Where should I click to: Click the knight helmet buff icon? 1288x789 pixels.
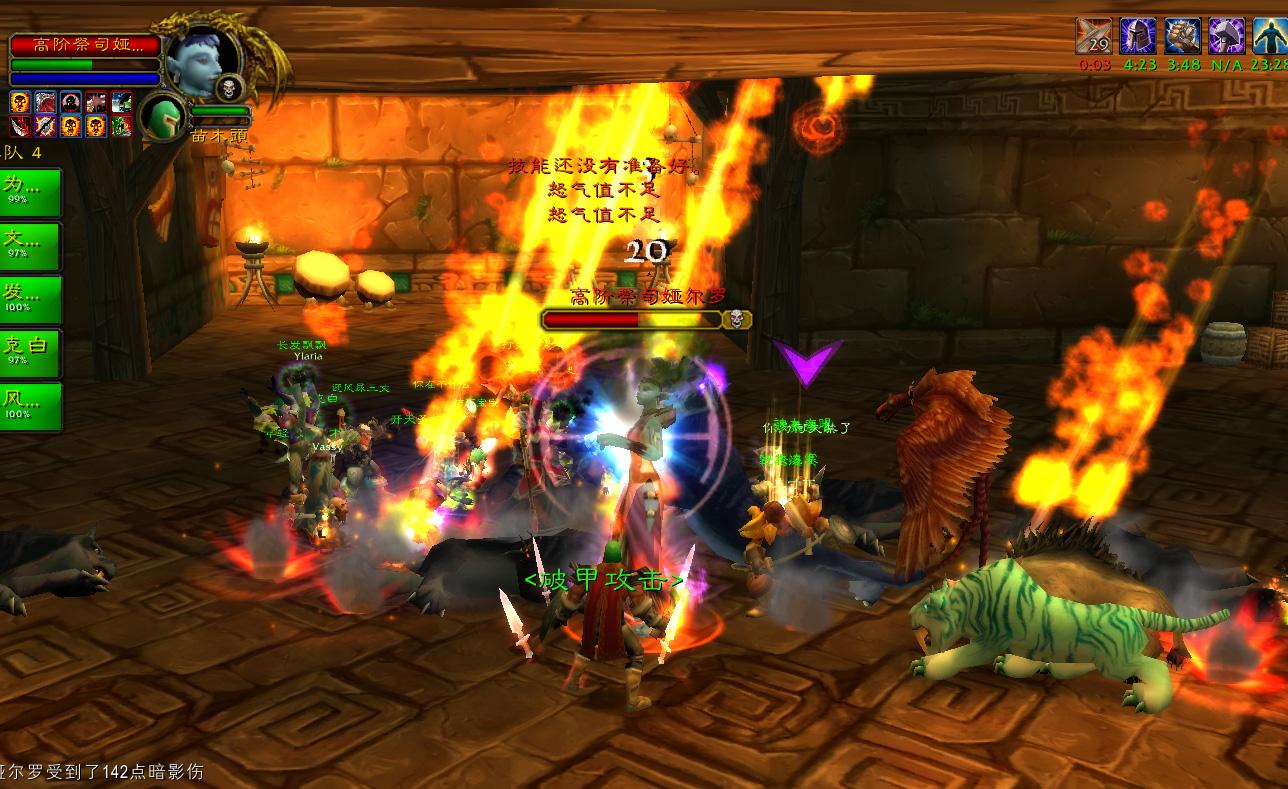(x=1138, y=37)
